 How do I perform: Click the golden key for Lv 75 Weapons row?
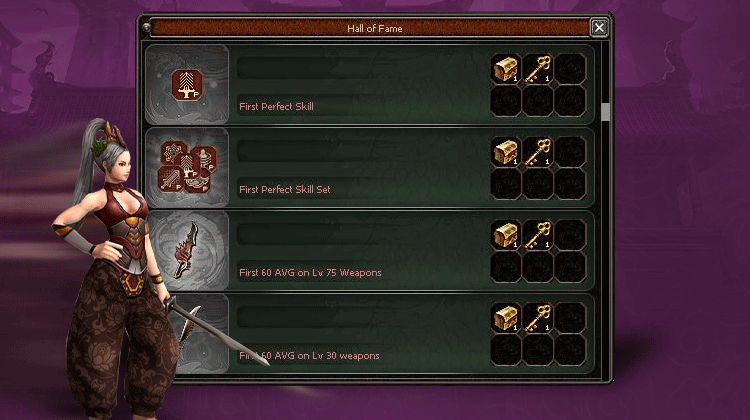(539, 235)
